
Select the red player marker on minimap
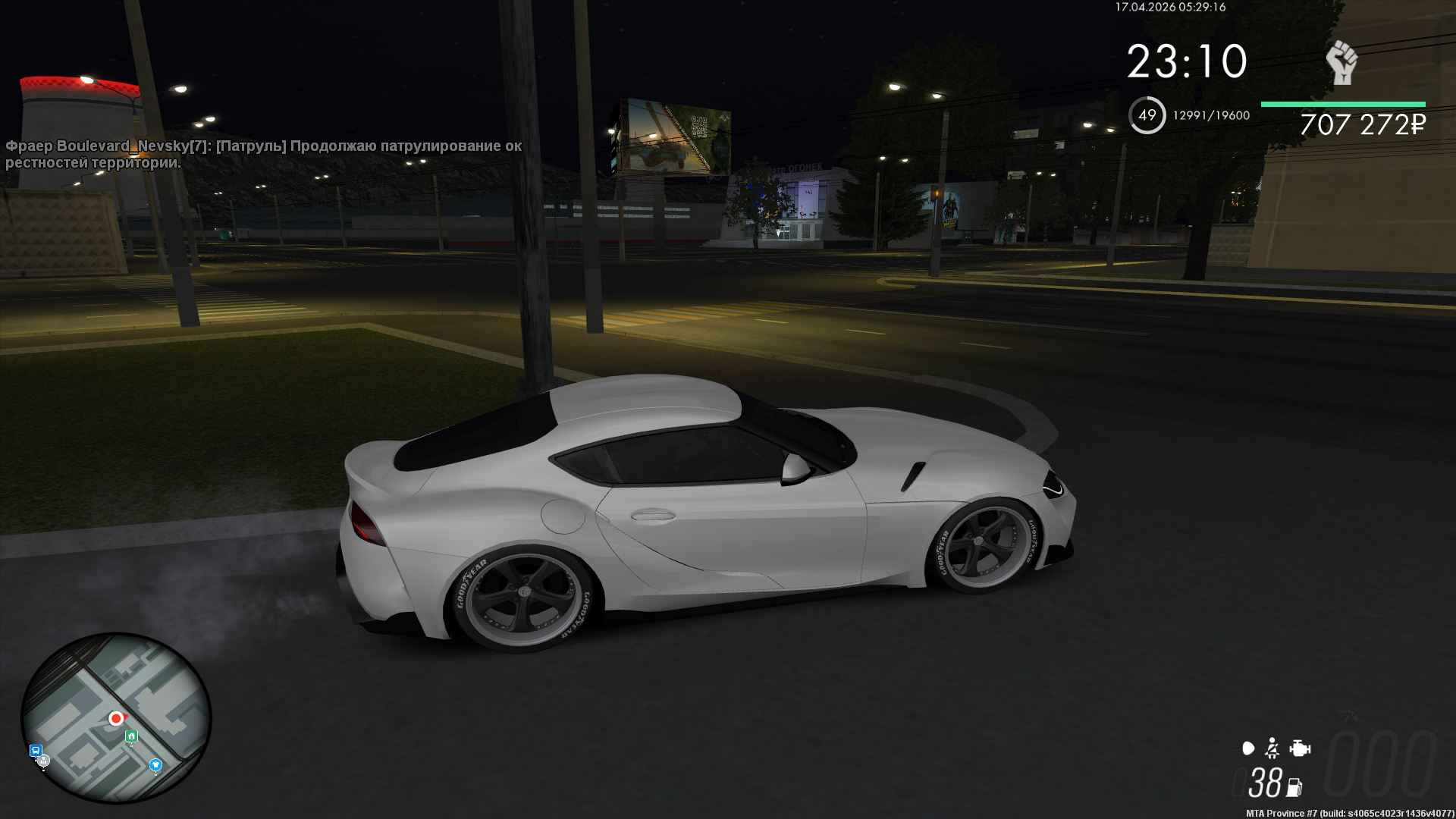click(x=116, y=717)
